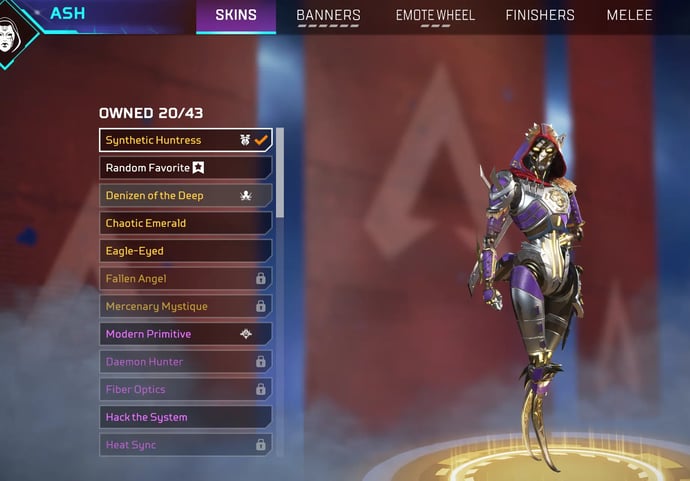The width and height of the screenshot is (690, 481).
Task: View the locked Daemon Hunter skin
Action: [x=185, y=362]
